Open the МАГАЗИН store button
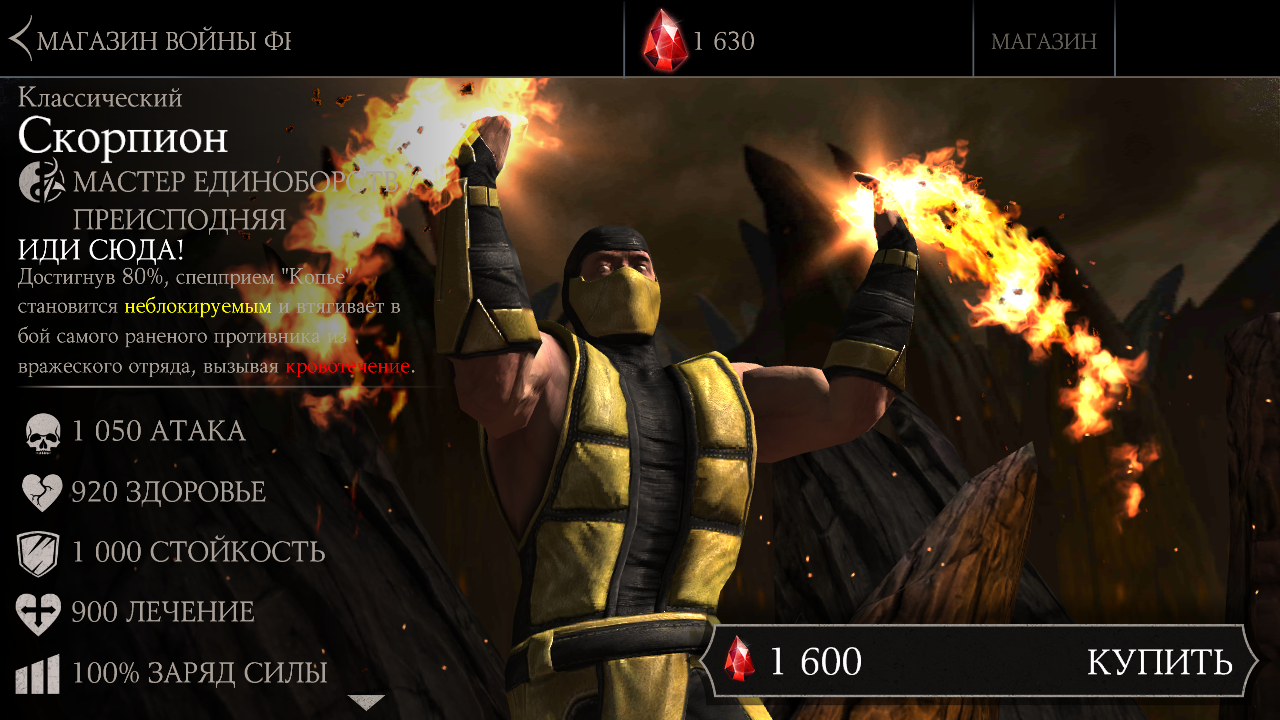 (1043, 41)
